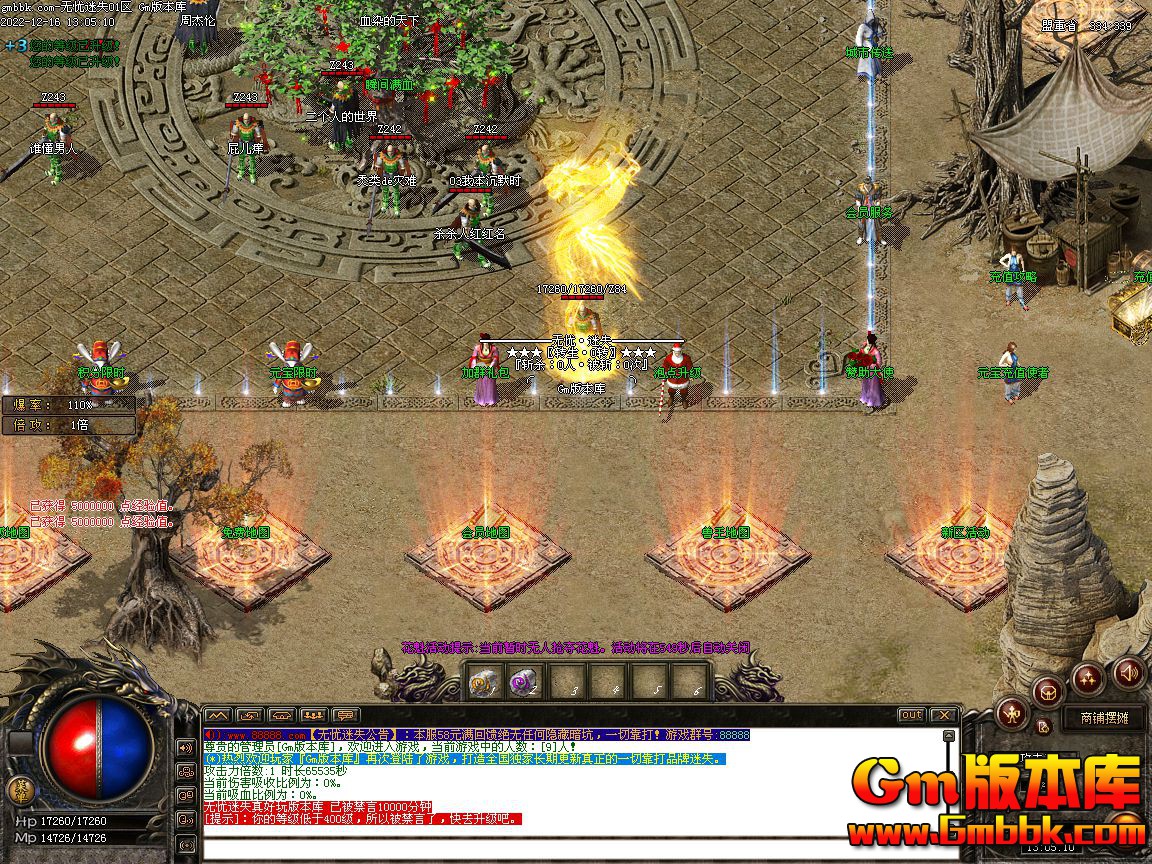1152x864 pixels.
Task: Open the bag box round icon
Action: click(1048, 691)
